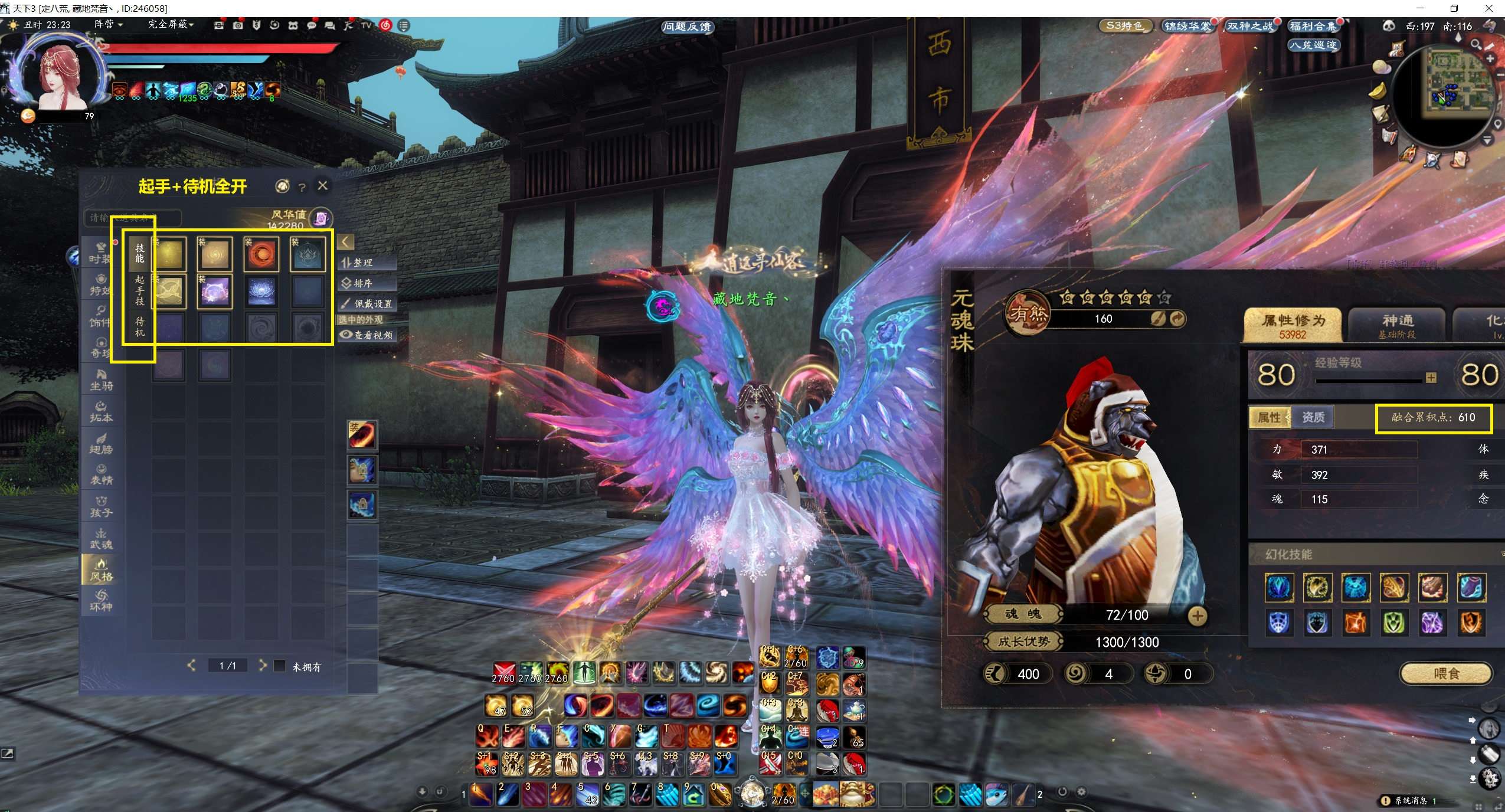
Task: Expand the 阵营 dropdown
Action: pos(109,24)
